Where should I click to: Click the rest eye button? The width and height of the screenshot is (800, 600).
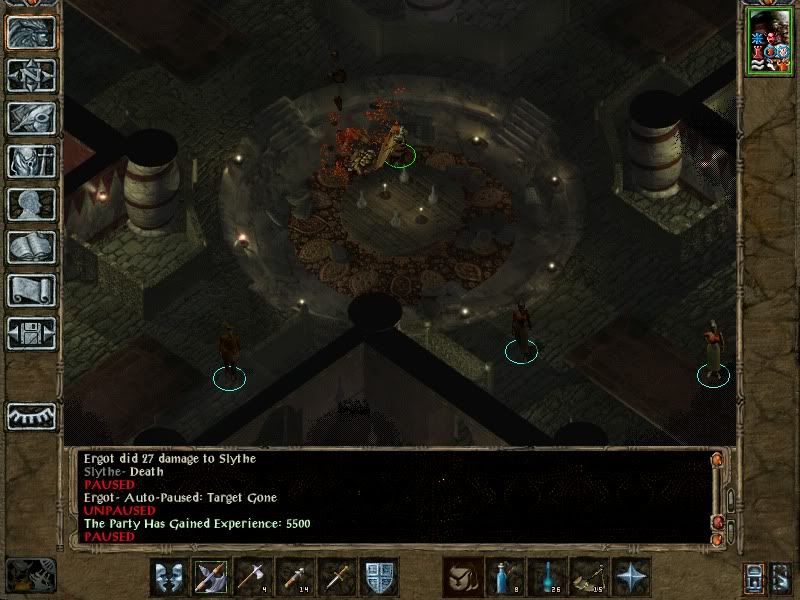31,415
